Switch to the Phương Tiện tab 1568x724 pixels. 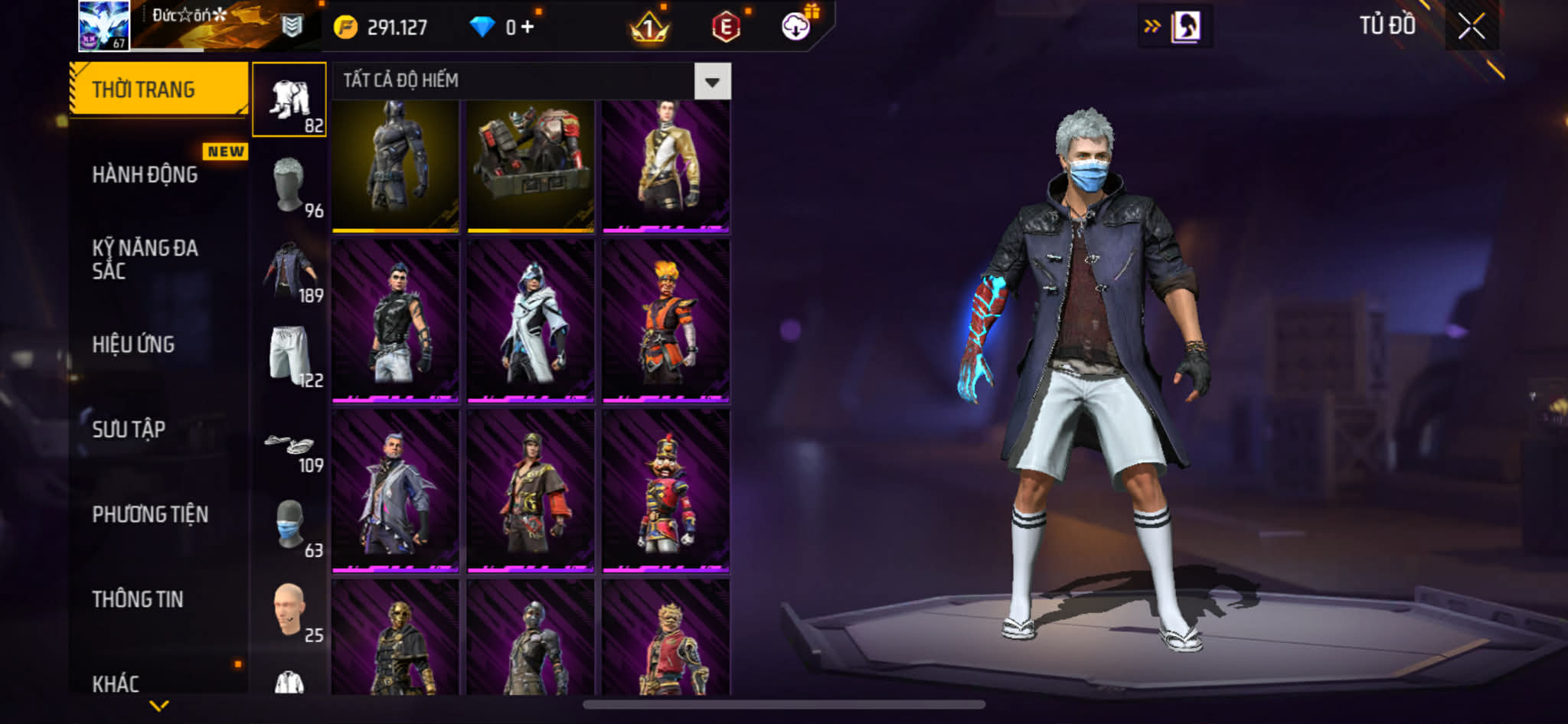150,514
